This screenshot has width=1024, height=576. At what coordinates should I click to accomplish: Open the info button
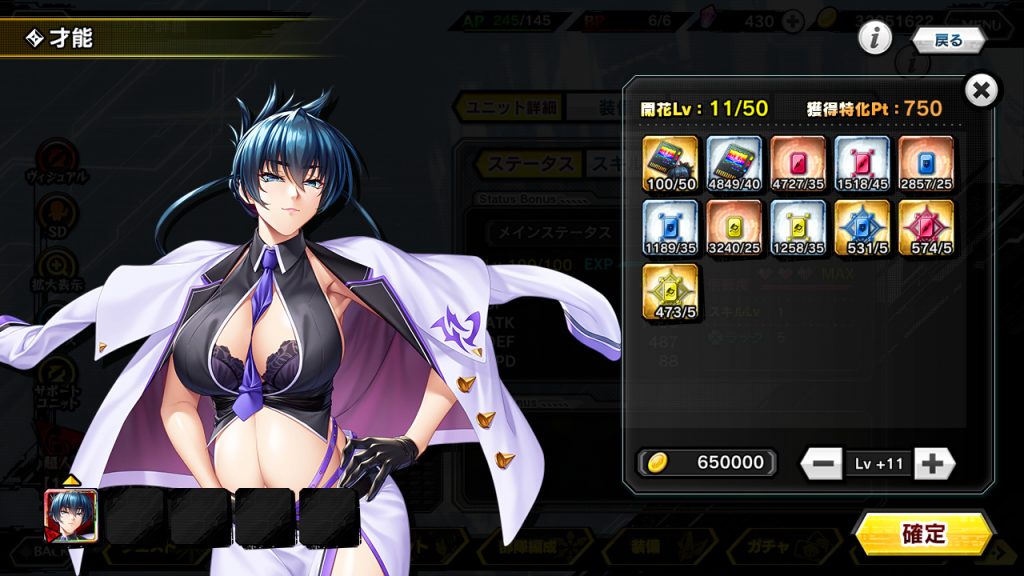[875, 39]
